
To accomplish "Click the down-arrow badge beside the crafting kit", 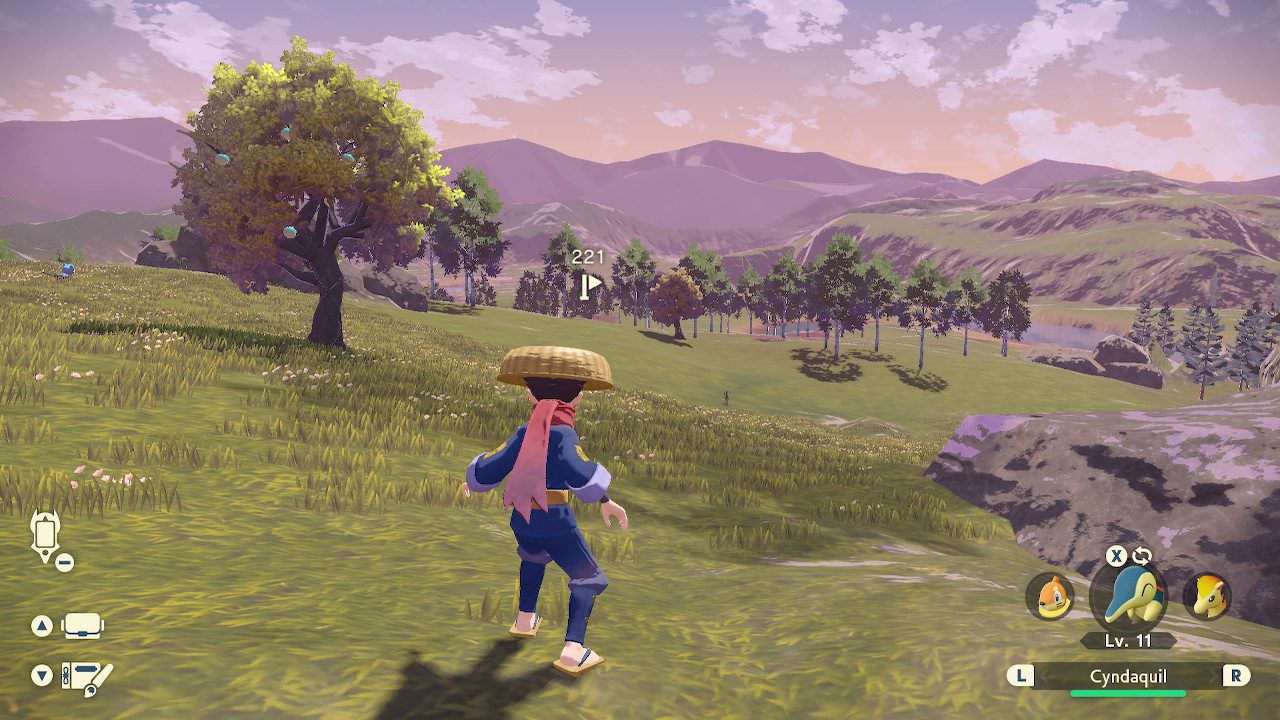I will pyautogui.click(x=42, y=674).
